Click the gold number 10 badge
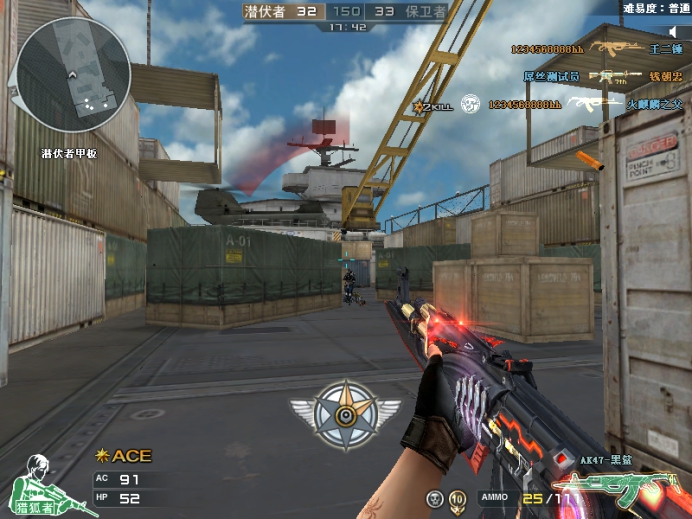Image resolution: width=692 pixels, height=519 pixels. pyautogui.click(x=457, y=498)
